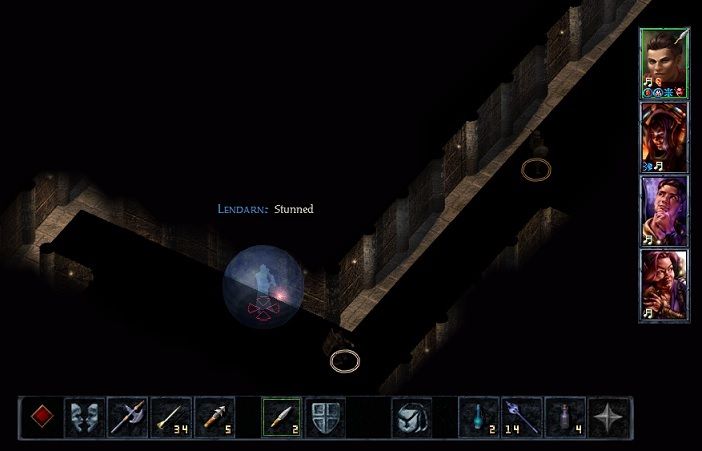
Task: Use the wand quick item showing 14
Action: coord(522,416)
